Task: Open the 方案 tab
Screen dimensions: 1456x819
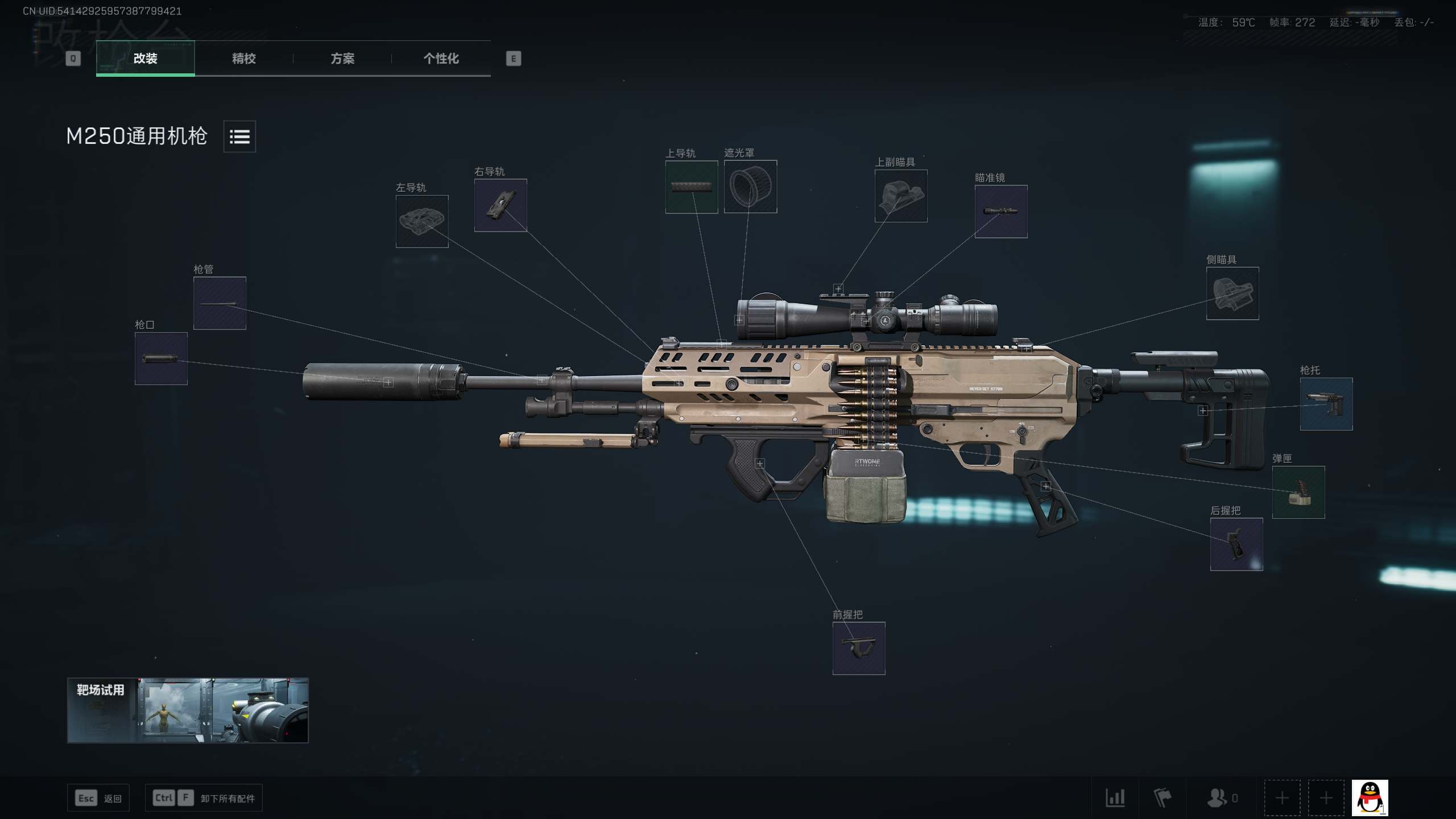Action: (x=342, y=59)
